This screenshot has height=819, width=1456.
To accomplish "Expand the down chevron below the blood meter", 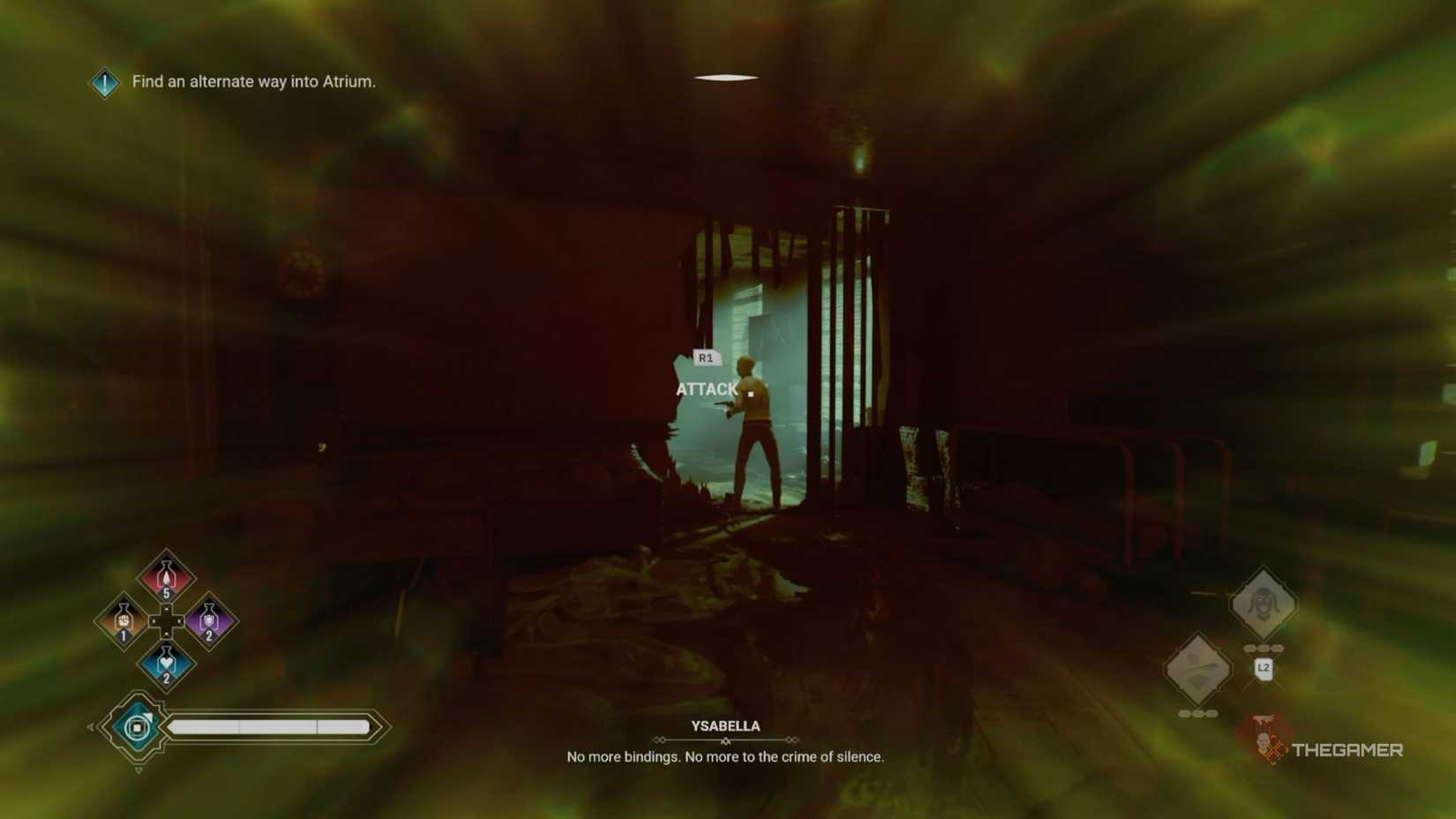I will 138,769.
